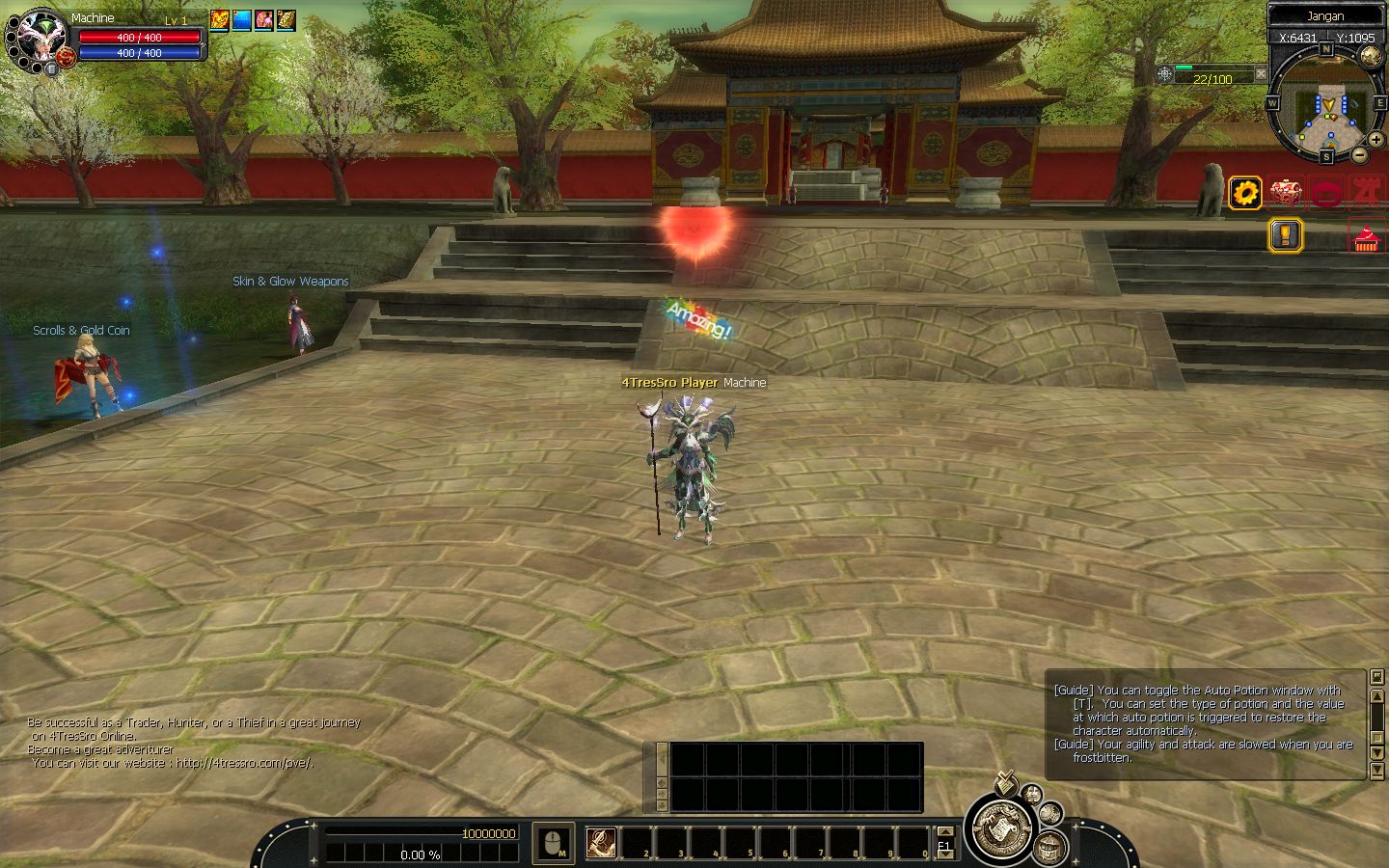Viewport: 1389px width, 868px height.
Task: Click the Jangan minimap
Action: 1328,105
